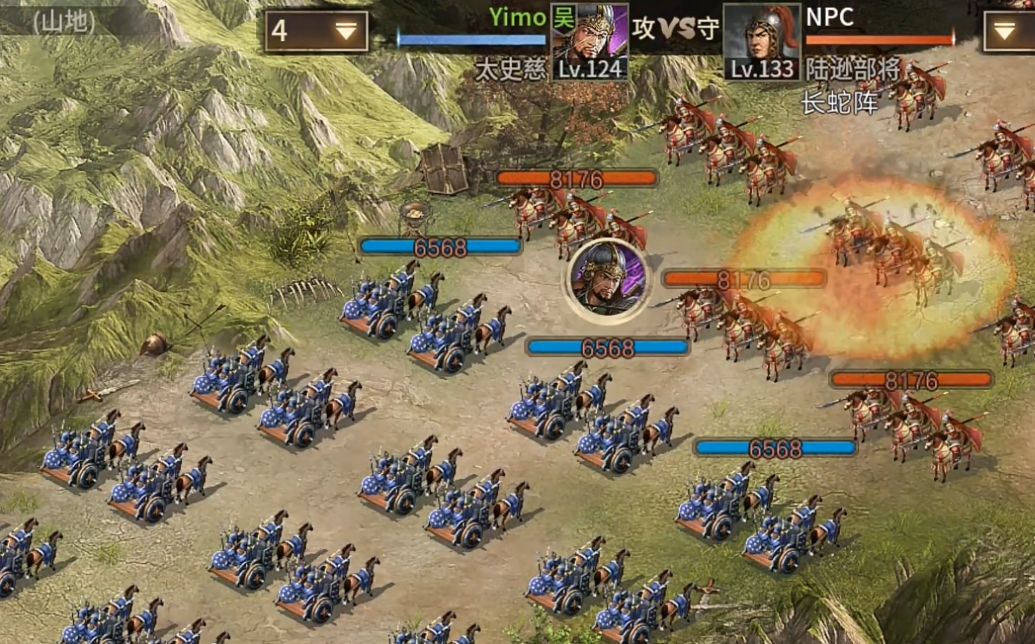Open the speed dropdown showing 4

click(316, 31)
